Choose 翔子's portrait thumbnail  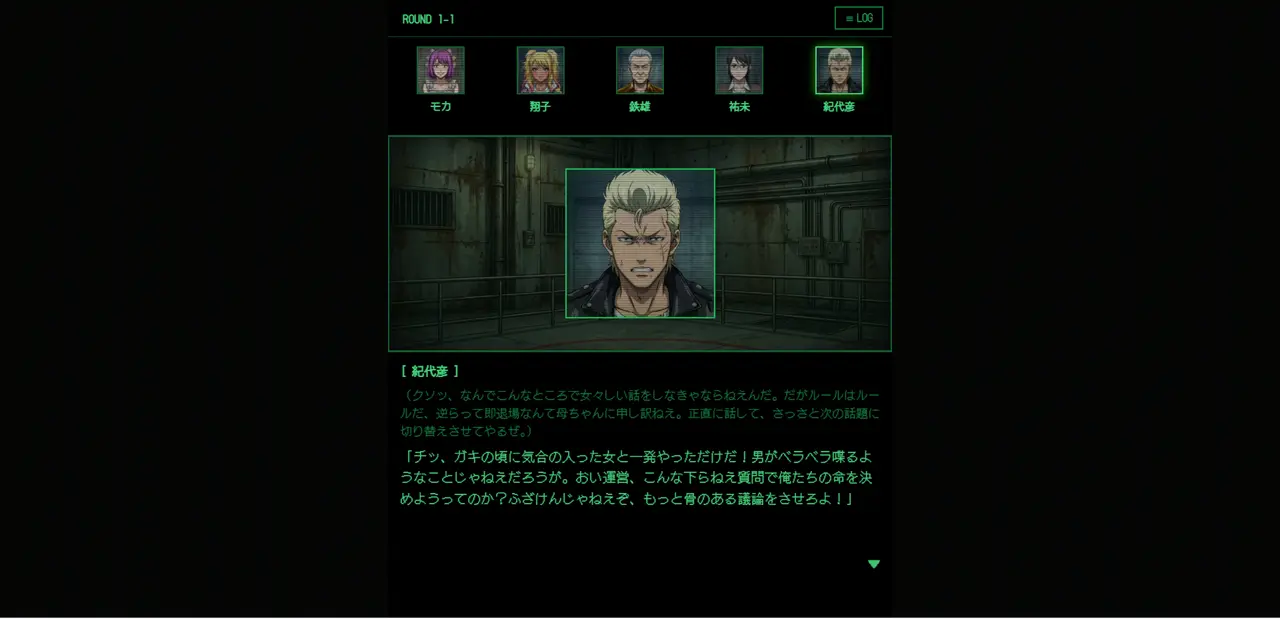(540, 70)
